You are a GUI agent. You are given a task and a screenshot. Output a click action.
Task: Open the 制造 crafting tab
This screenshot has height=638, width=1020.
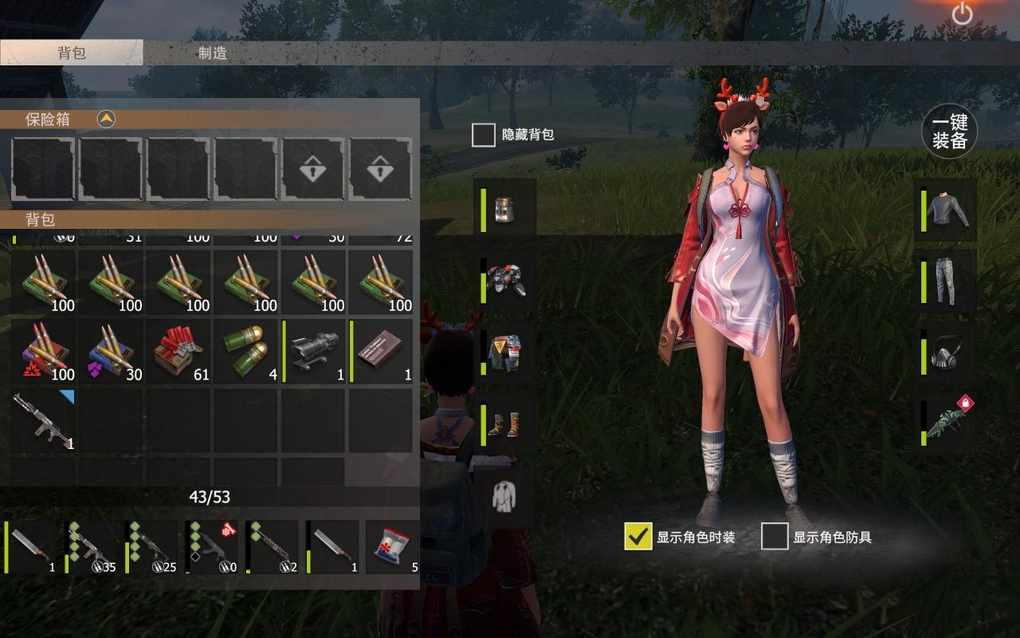[212, 53]
